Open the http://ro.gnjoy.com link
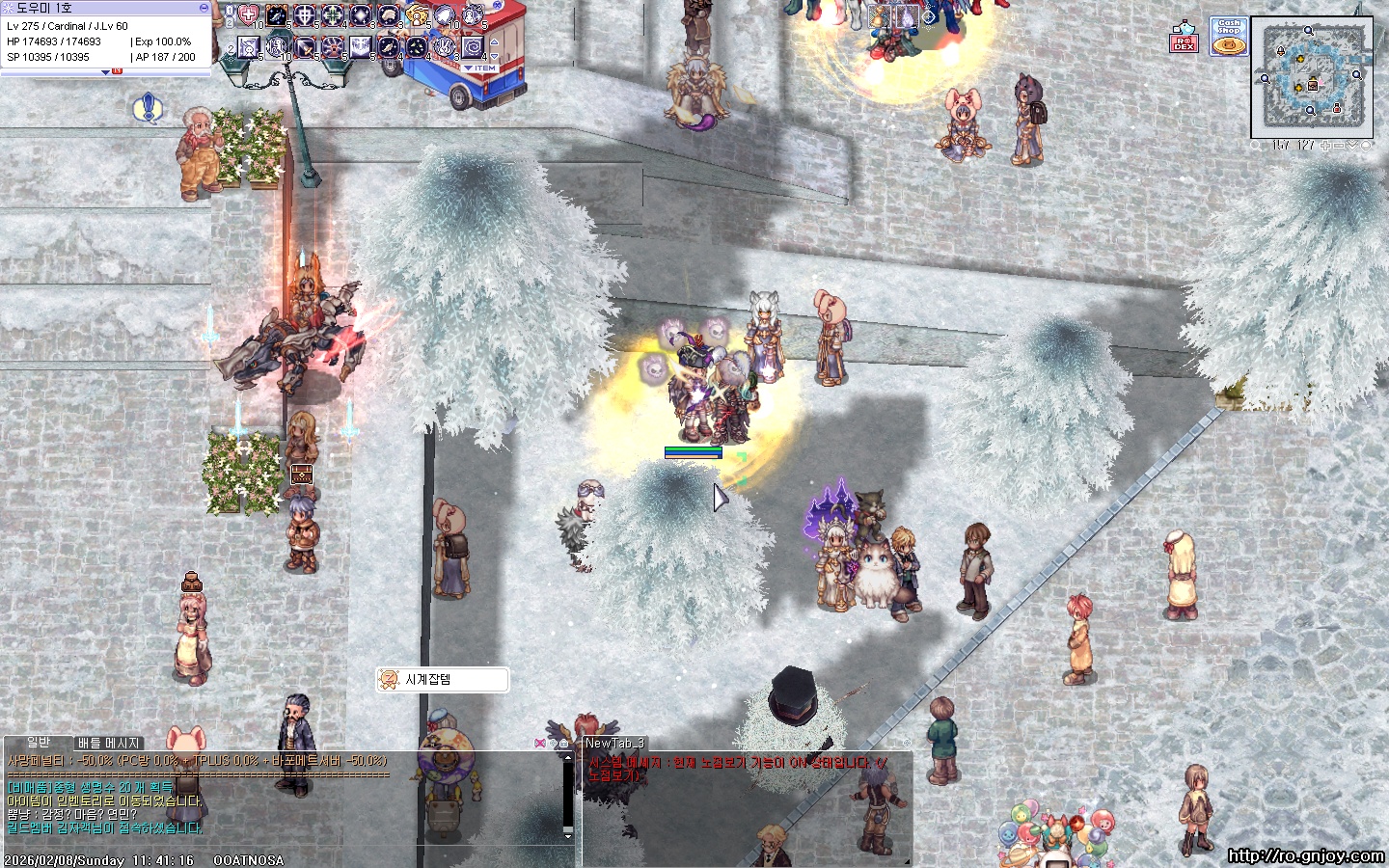This screenshot has height=868, width=1389. click(x=1306, y=855)
